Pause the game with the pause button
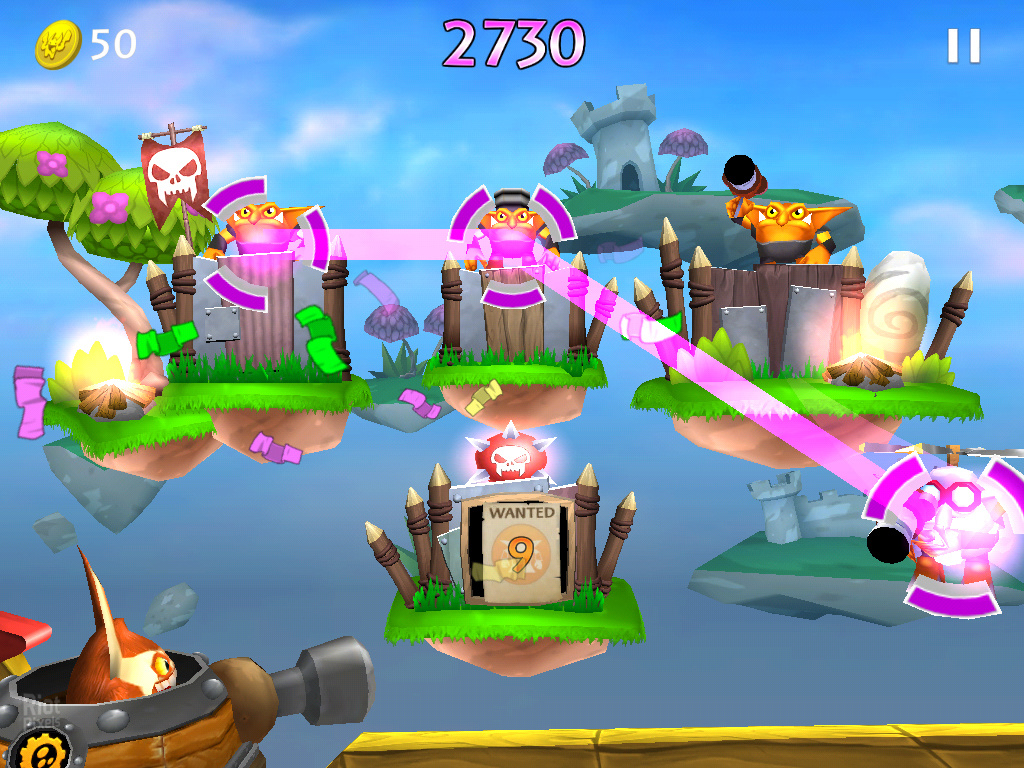Screen dimensions: 1024x768 coord(963,46)
